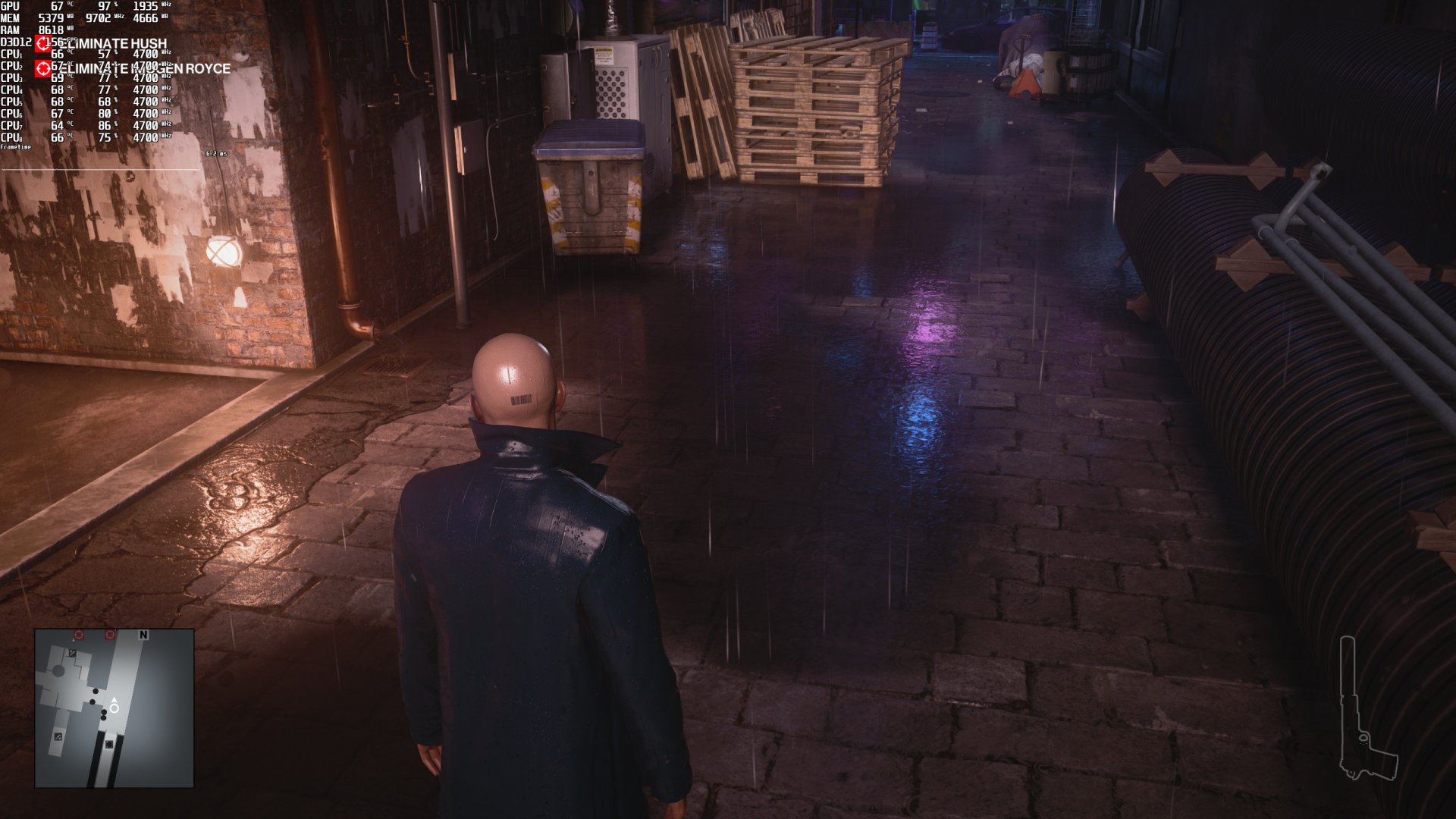1456x819 pixels.
Task: Click the MEM clock readout 9702 MHz
Action: pos(99,18)
